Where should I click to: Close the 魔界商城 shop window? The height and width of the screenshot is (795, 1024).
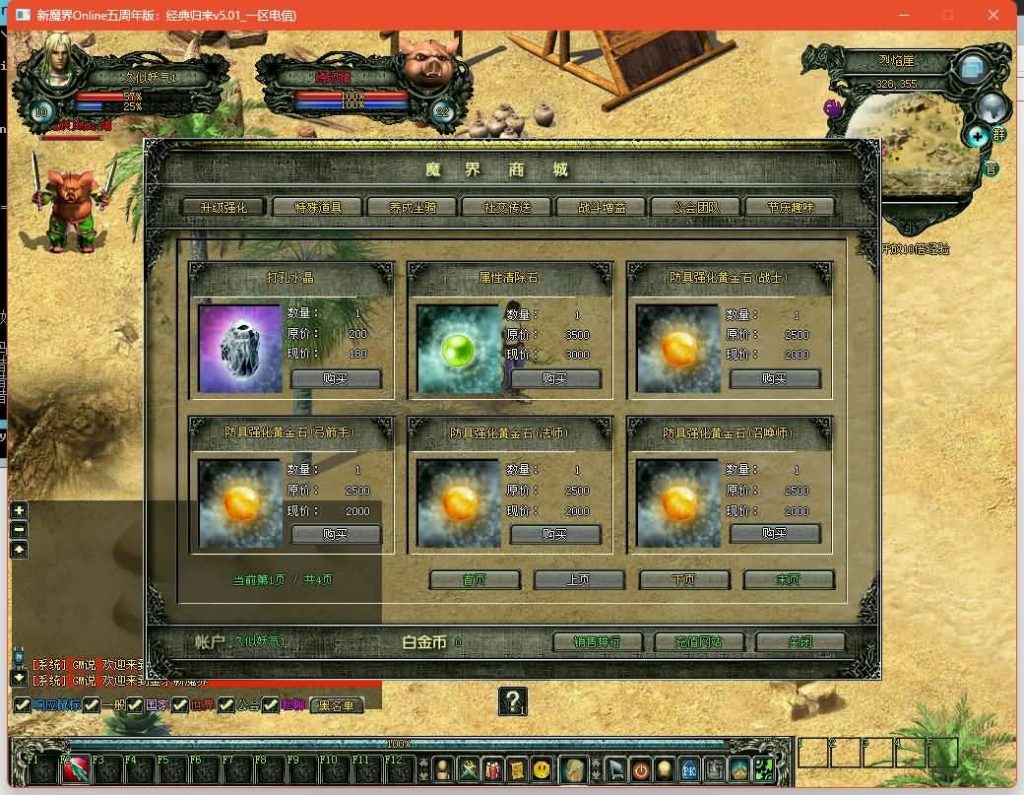[x=800, y=642]
